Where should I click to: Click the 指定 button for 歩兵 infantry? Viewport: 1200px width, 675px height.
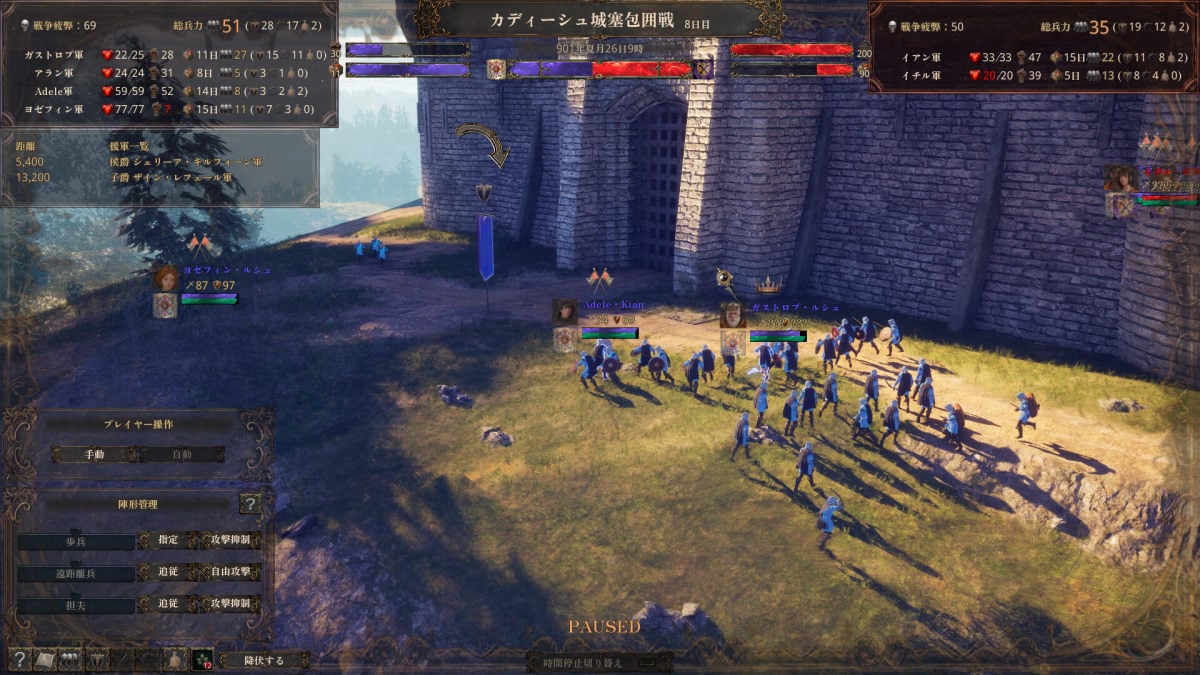click(168, 541)
